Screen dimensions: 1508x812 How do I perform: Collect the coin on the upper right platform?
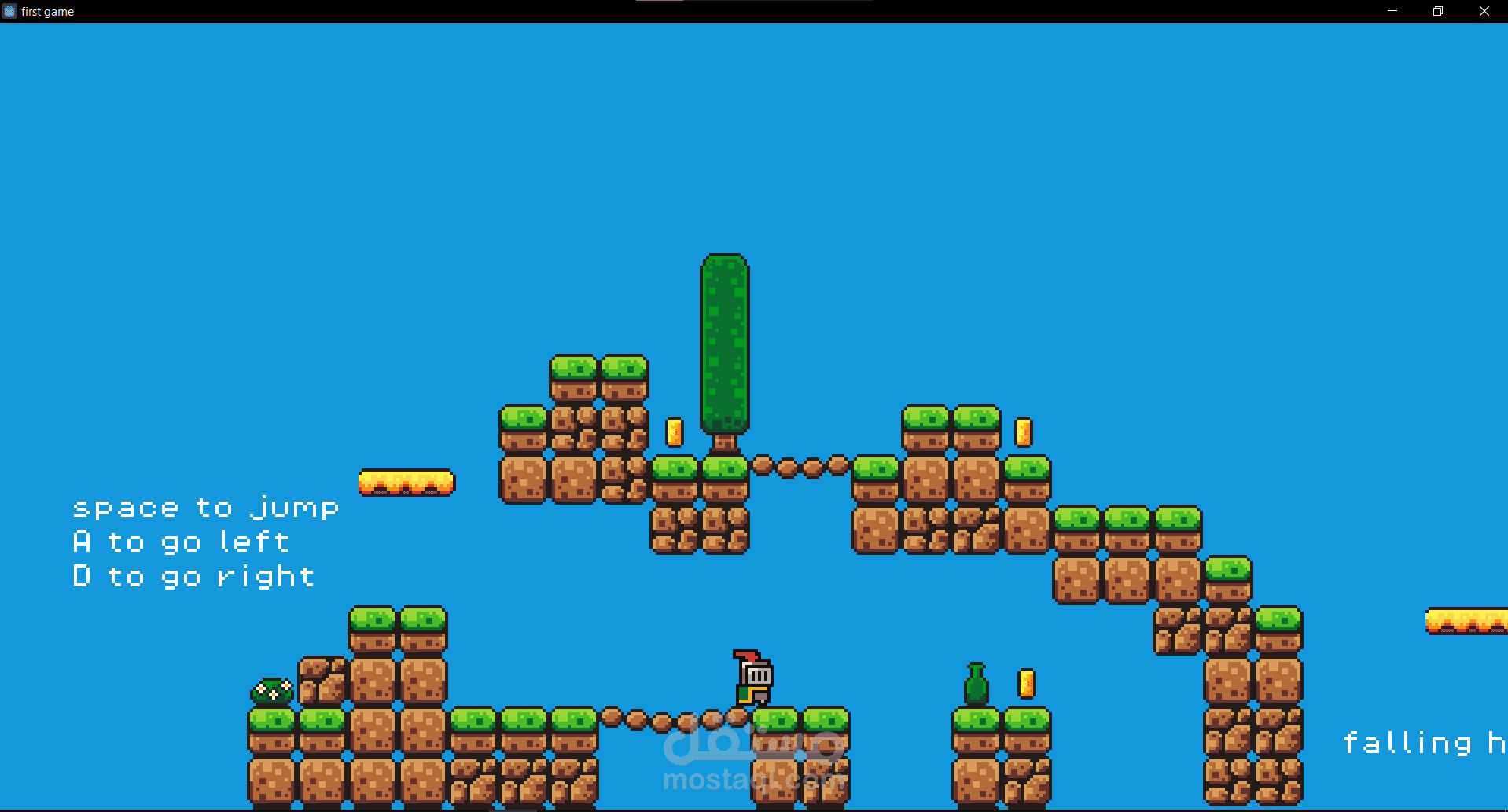click(1024, 432)
